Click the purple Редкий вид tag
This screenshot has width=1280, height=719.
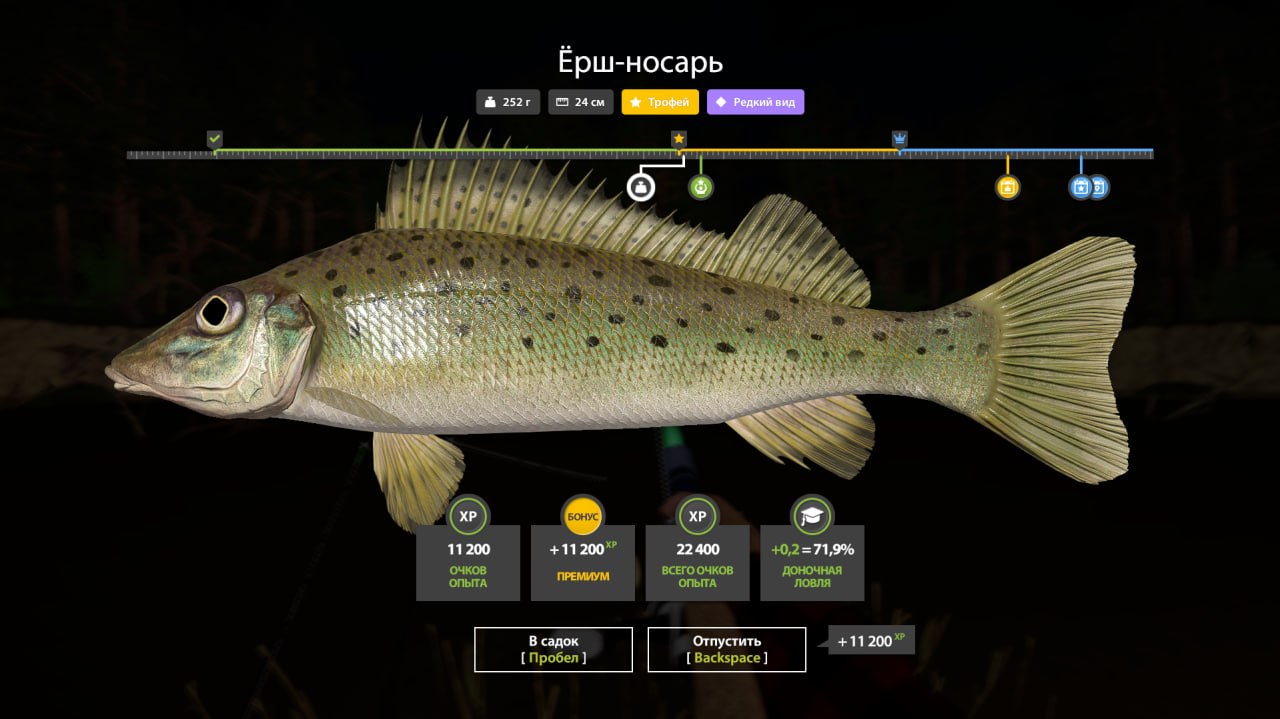point(755,102)
